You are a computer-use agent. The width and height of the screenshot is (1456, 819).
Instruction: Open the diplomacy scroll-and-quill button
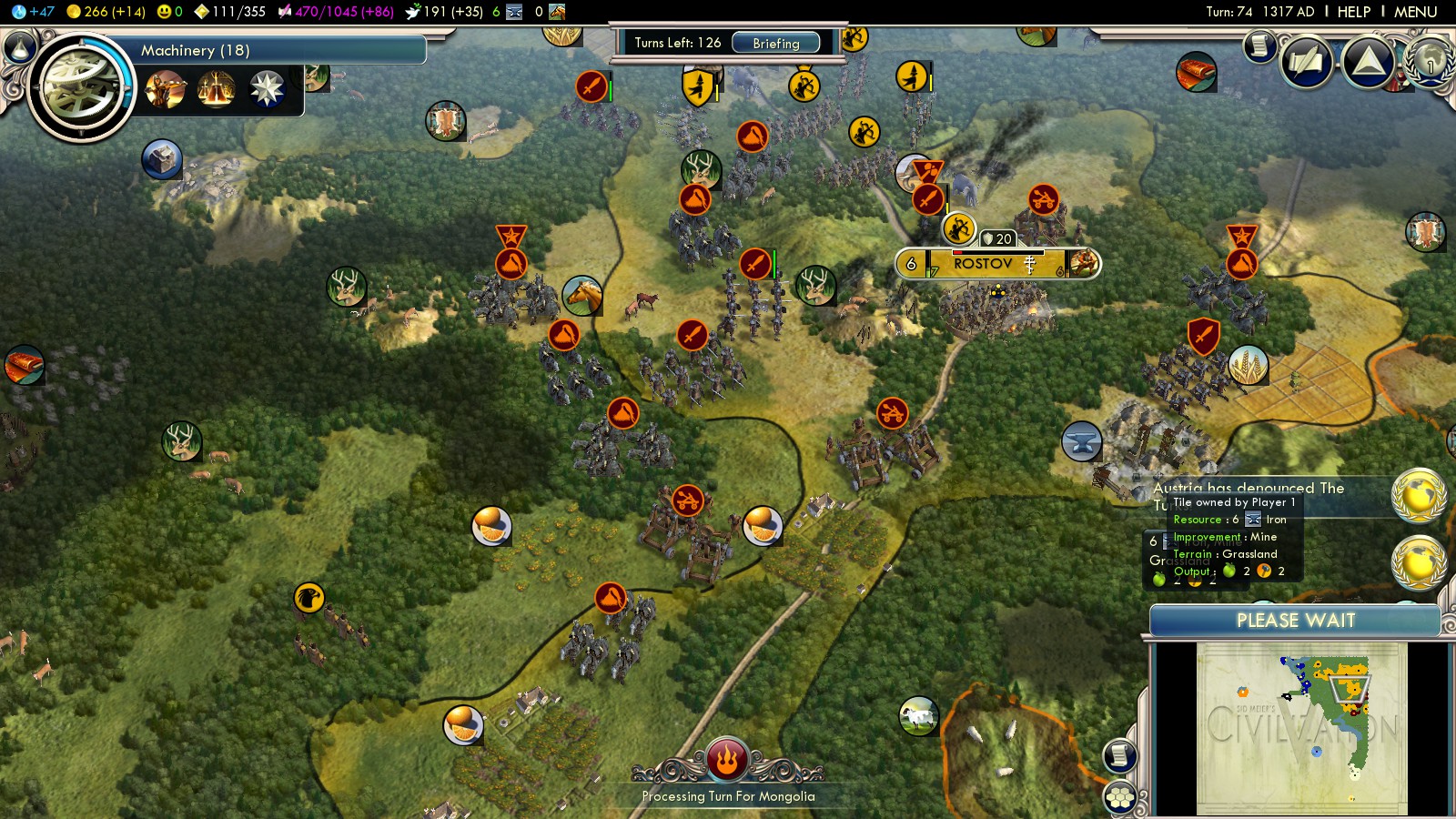pyautogui.click(x=1308, y=62)
